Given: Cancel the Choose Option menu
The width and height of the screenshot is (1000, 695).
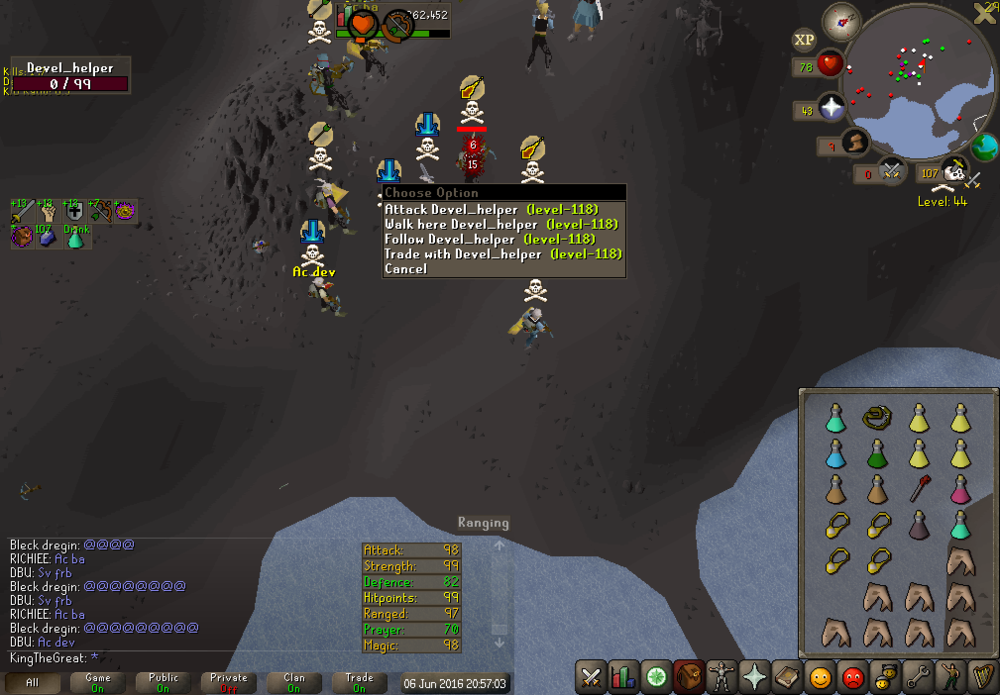Looking at the screenshot, I should pos(406,270).
